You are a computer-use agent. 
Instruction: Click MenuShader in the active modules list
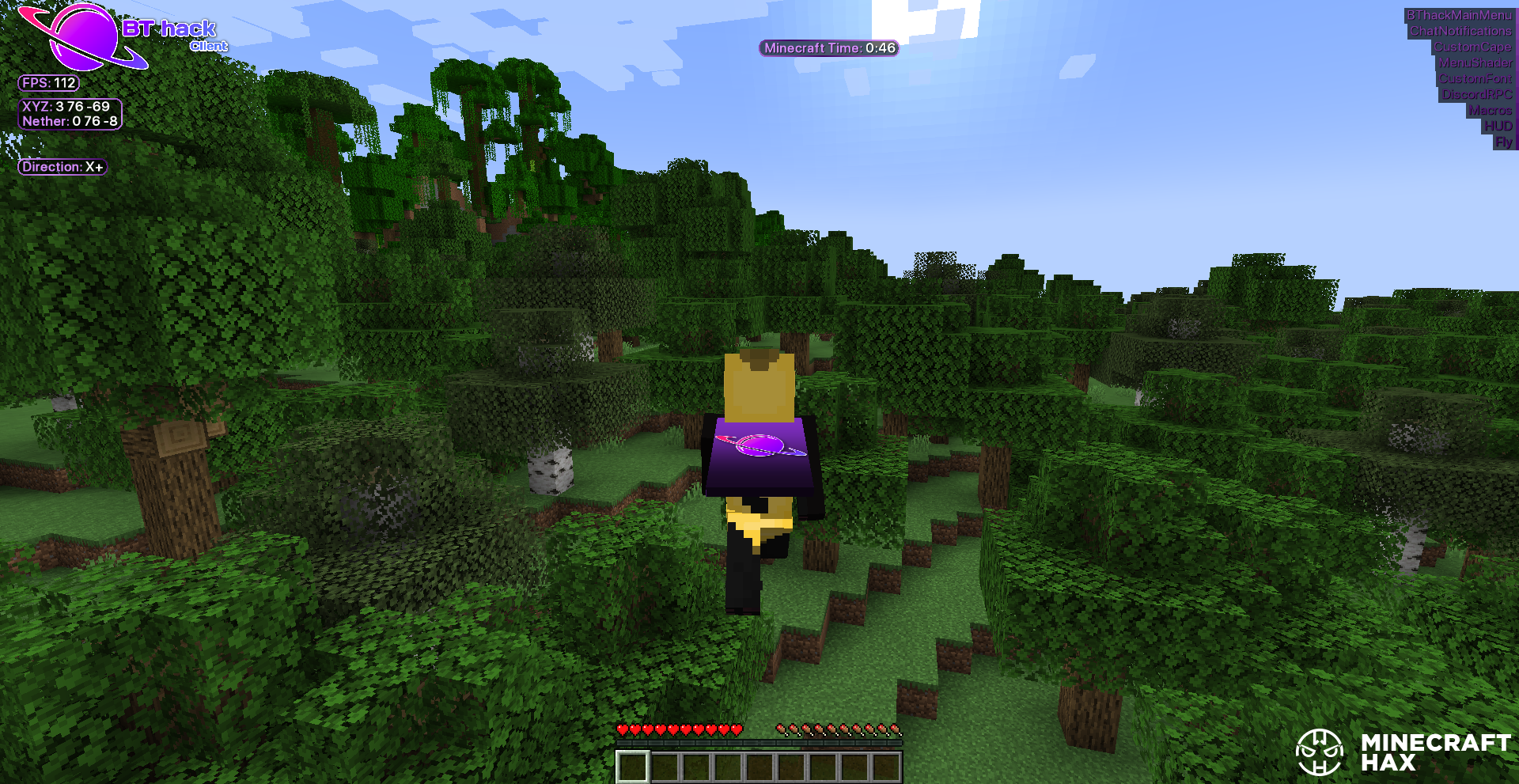[1475, 62]
